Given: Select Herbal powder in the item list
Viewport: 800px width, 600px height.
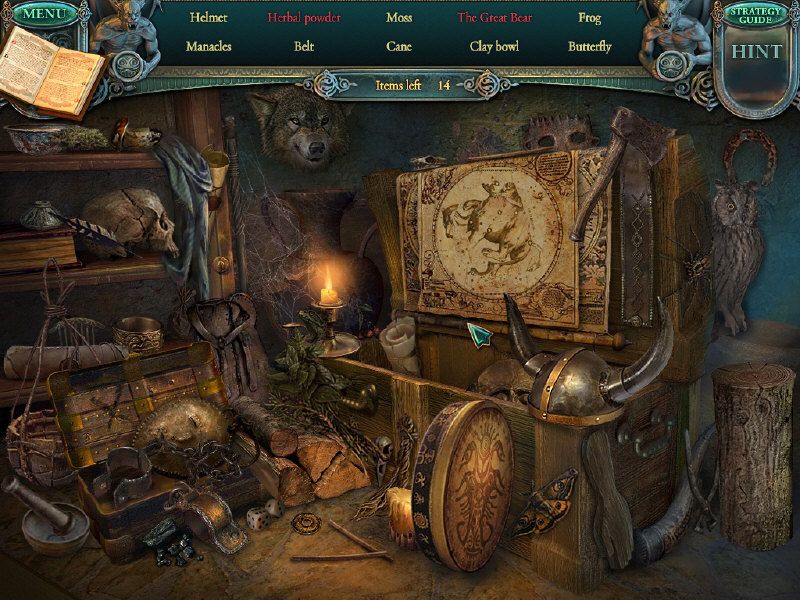Looking at the screenshot, I should click(304, 18).
